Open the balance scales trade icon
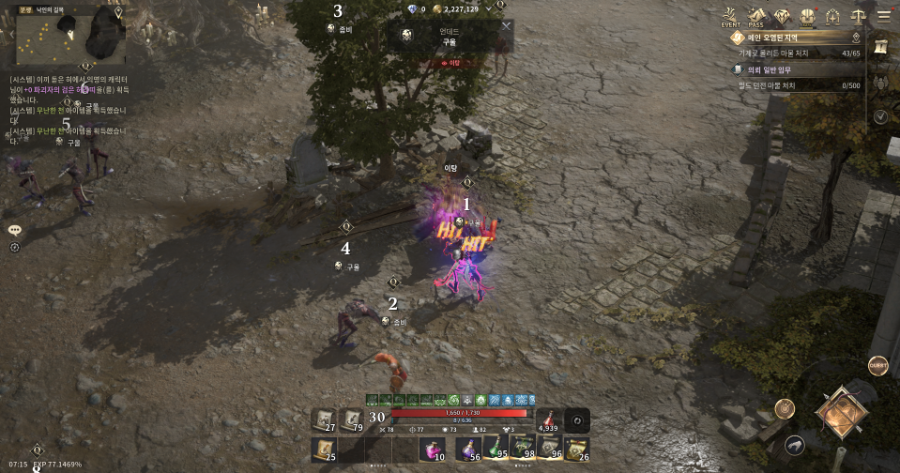 click(x=857, y=15)
